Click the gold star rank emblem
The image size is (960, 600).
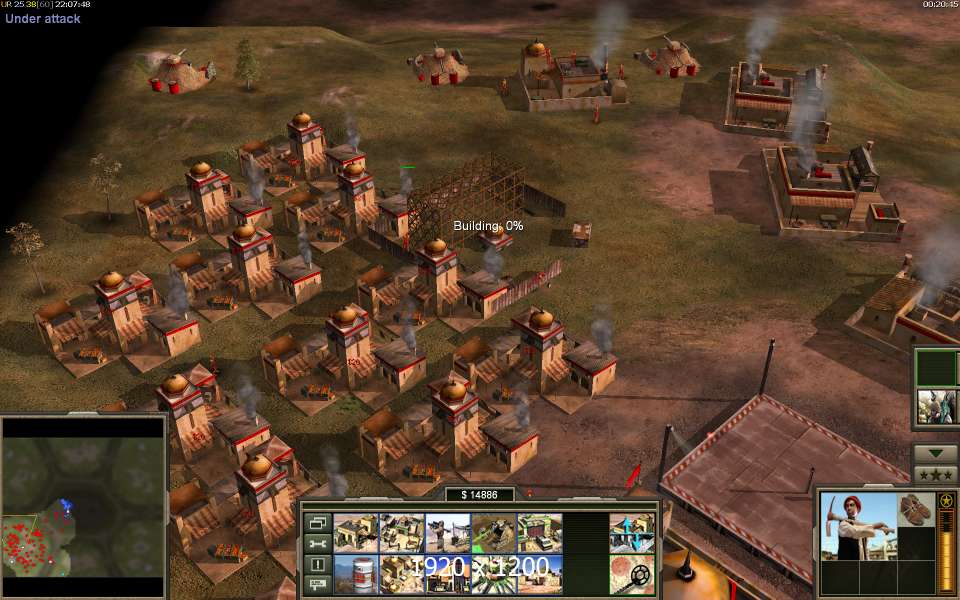point(946,500)
